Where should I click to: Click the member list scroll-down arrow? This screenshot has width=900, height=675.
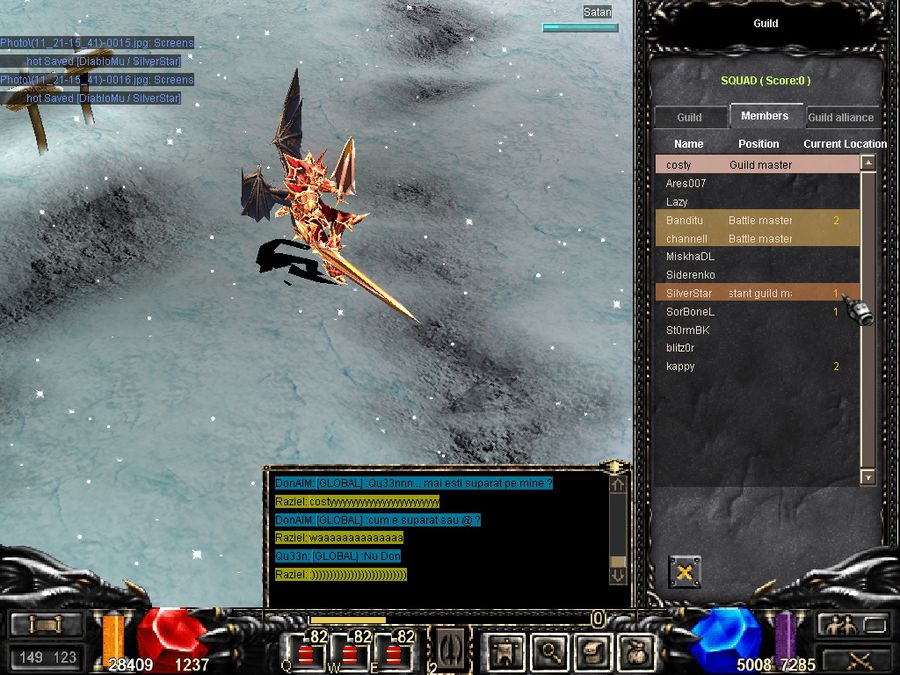(868, 478)
